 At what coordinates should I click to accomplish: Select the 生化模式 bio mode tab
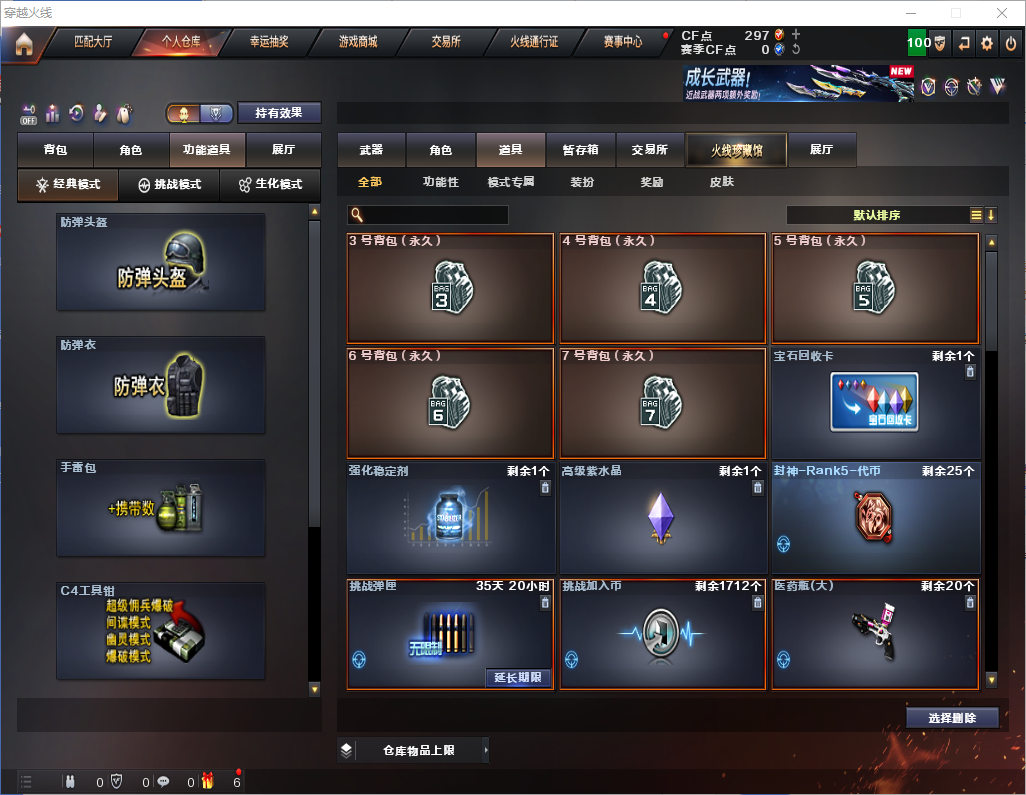click(270, 185)
